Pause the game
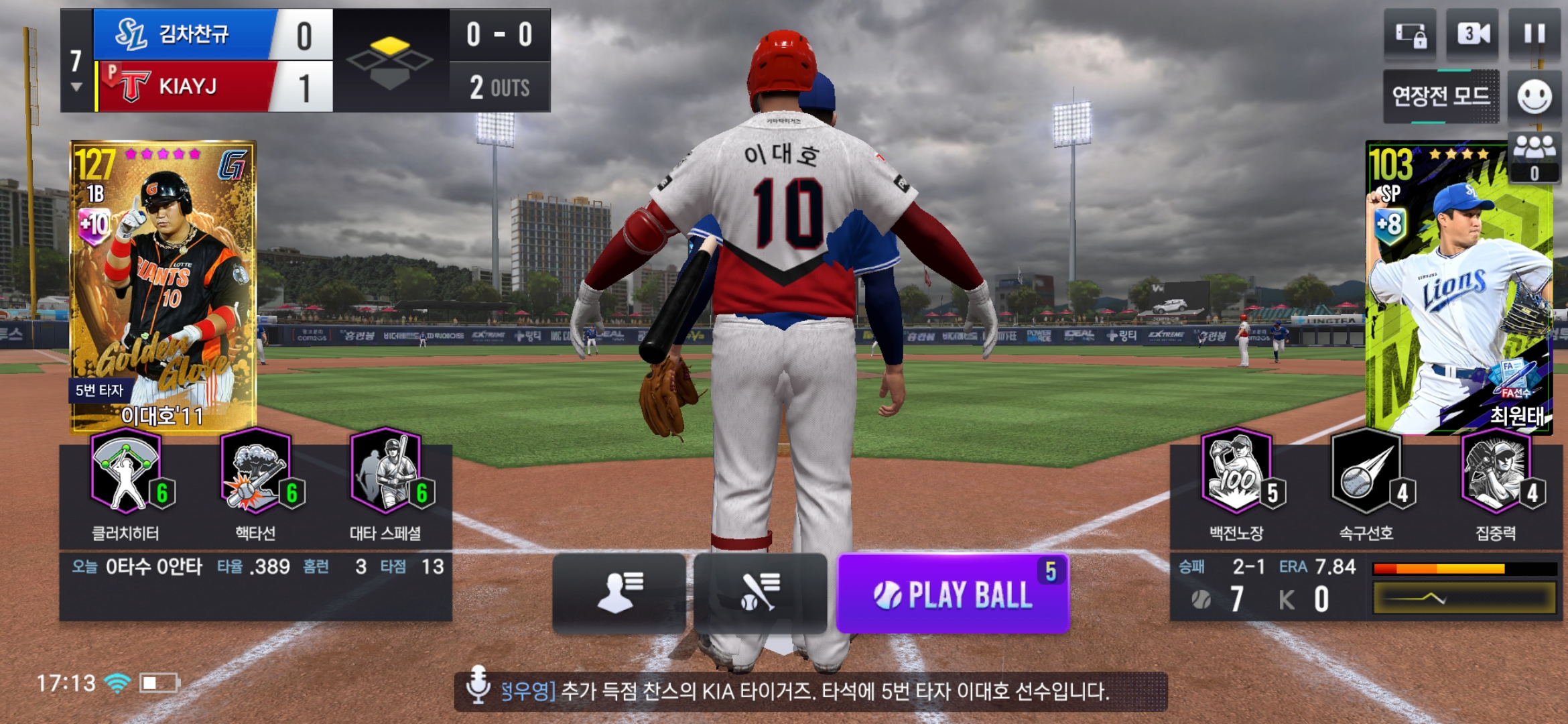The height and width of the screenshot is (724, 1568). pos(1534,35)
